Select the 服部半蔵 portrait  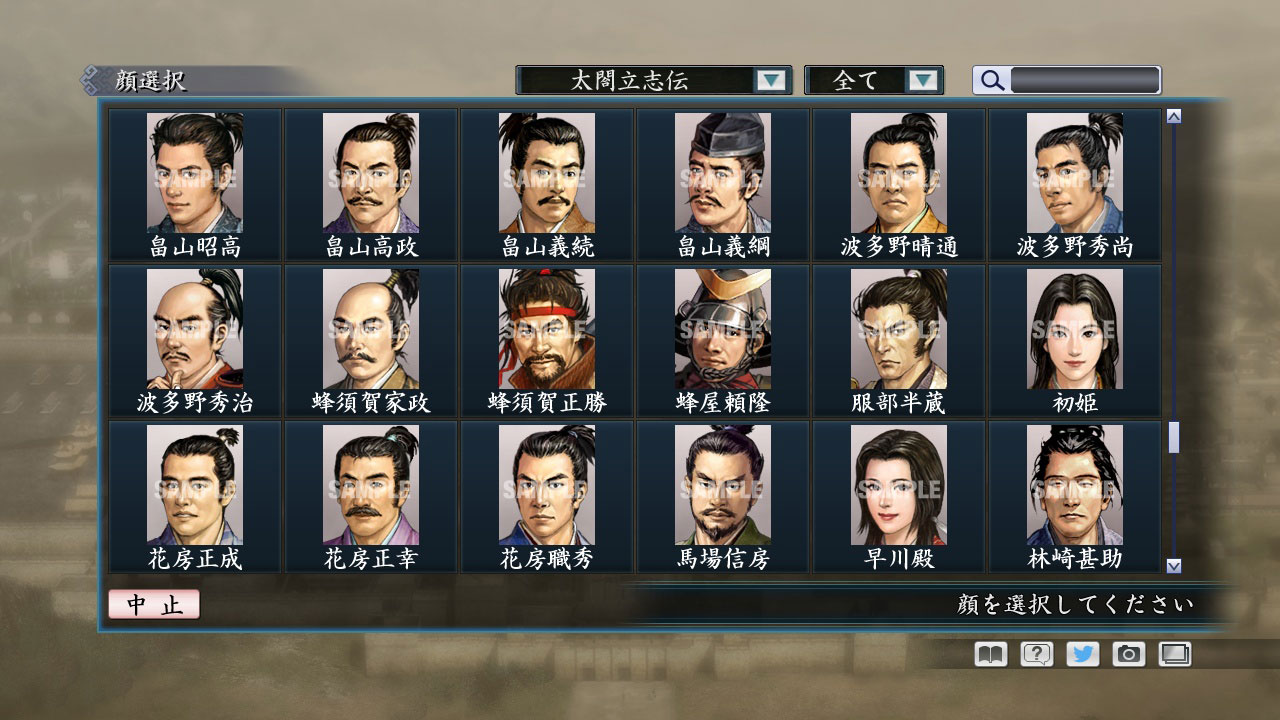(896, 328)
